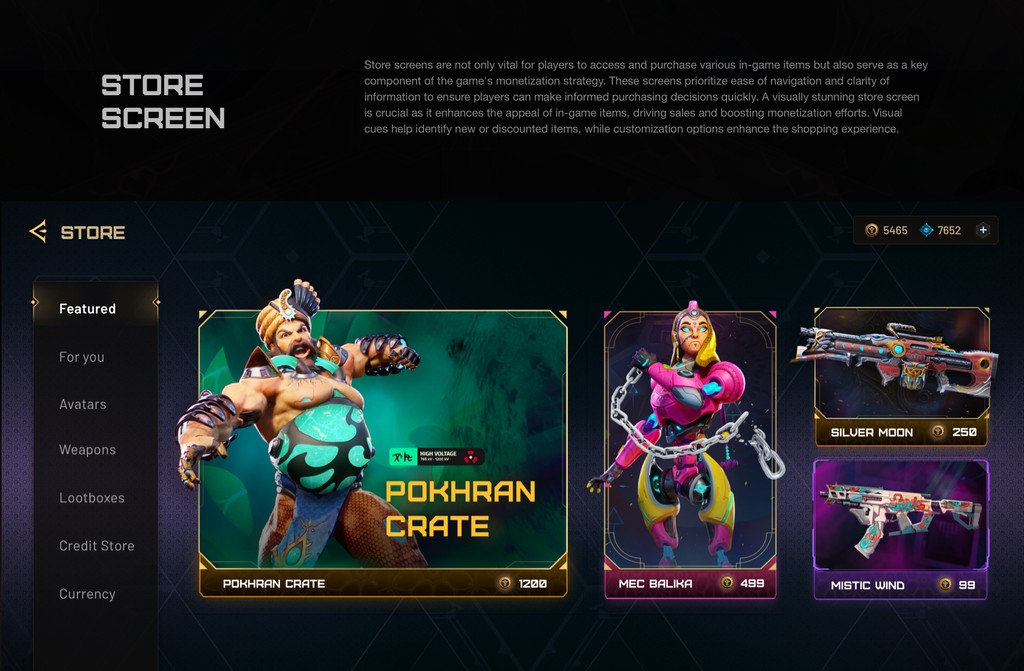Select the Featured category

88,309
